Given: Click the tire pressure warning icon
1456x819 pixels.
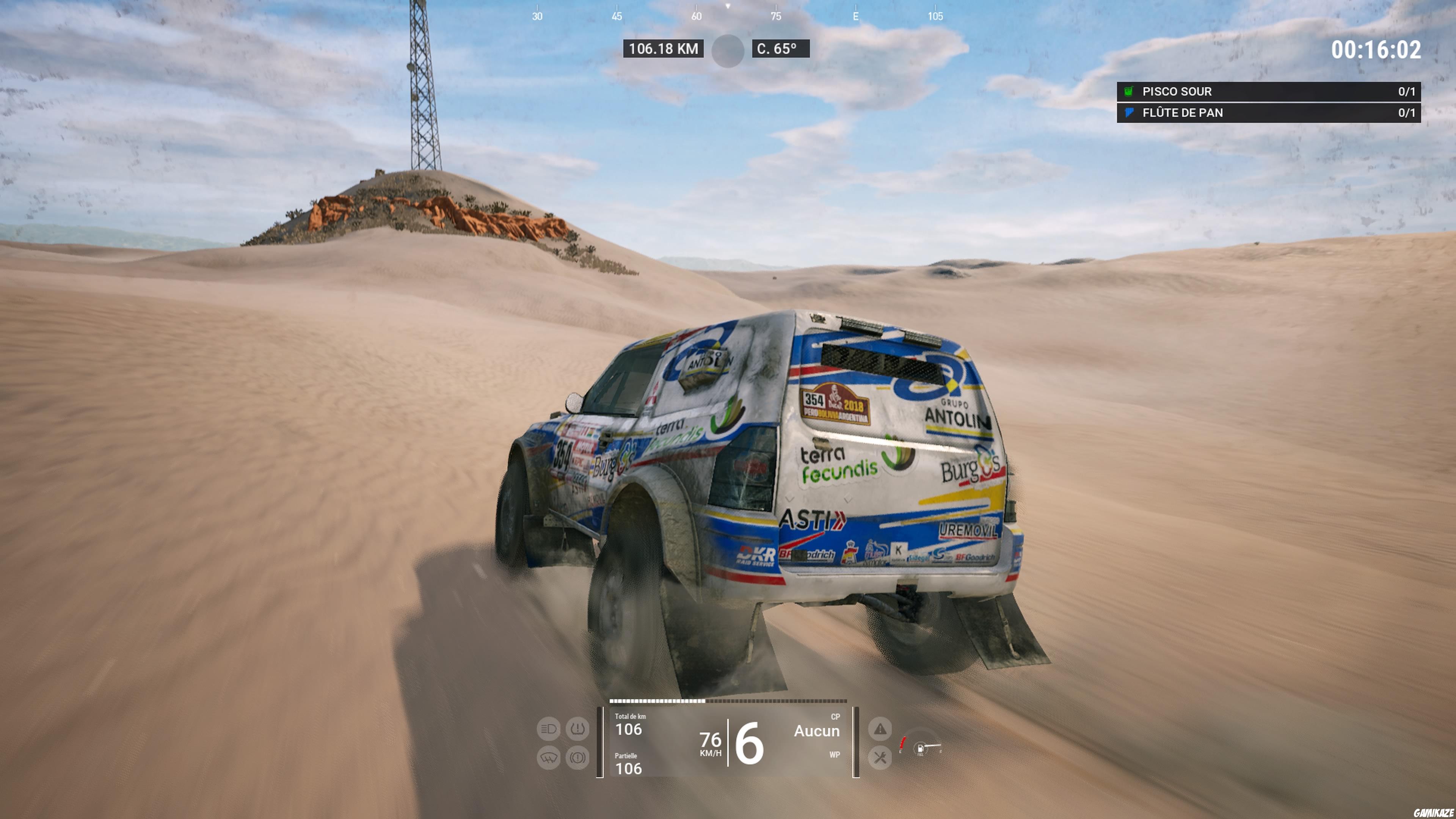Looking at the screenshot, I should click(x=577, y=730).
